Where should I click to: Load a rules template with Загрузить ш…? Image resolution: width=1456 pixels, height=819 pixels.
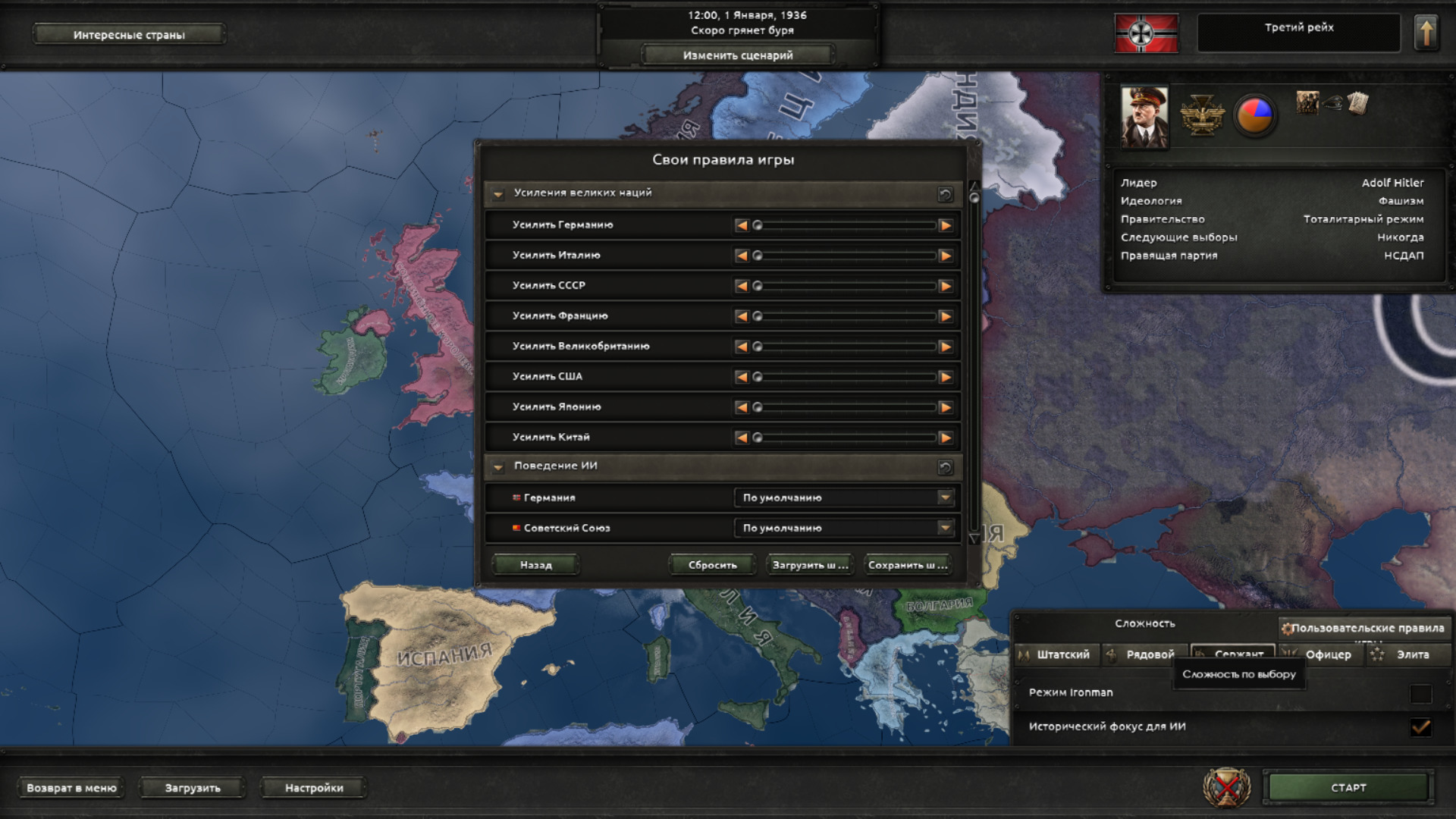click(809, 565)
